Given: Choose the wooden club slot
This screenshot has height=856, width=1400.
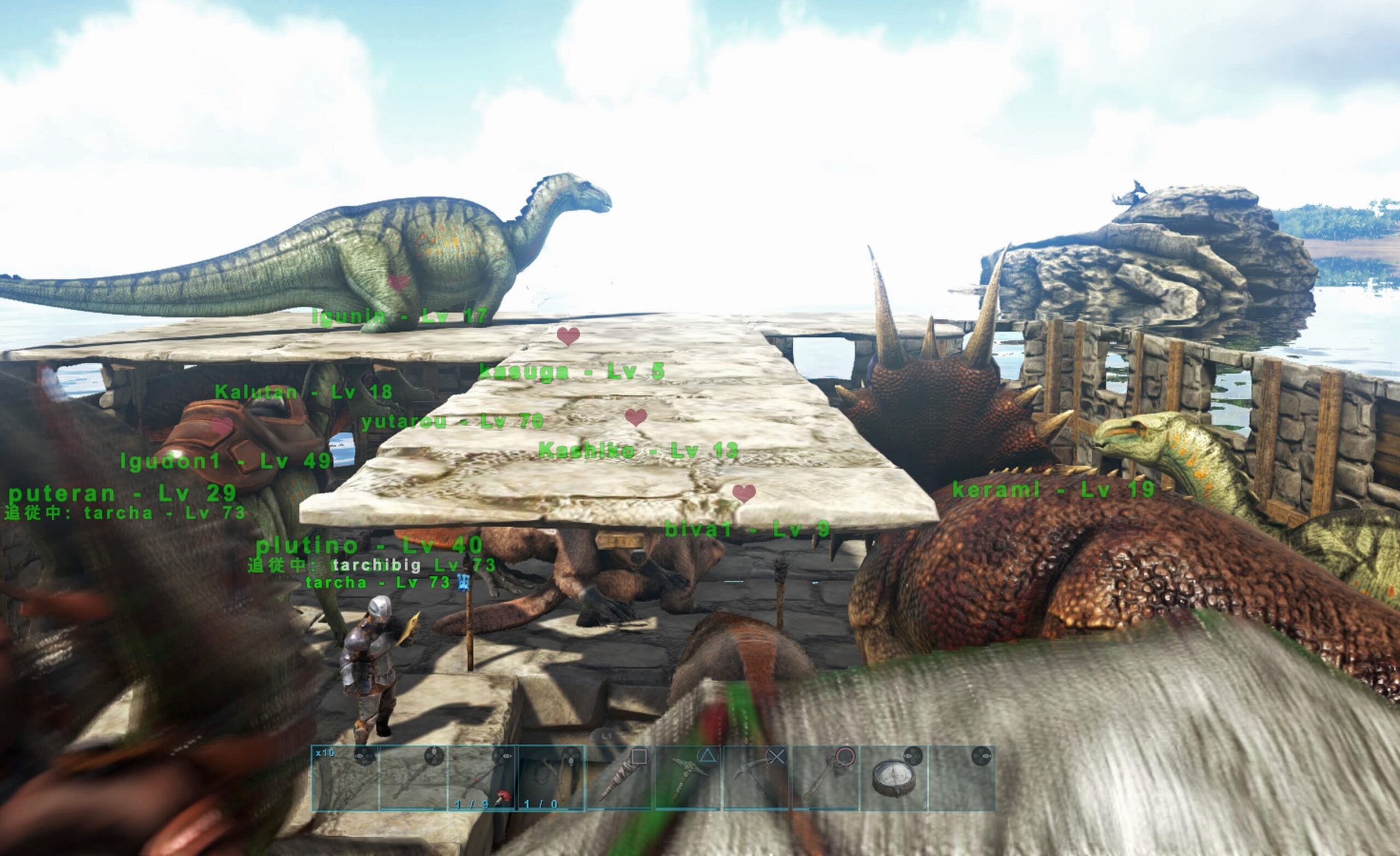Looking at the screenshot, I should 619,777.
